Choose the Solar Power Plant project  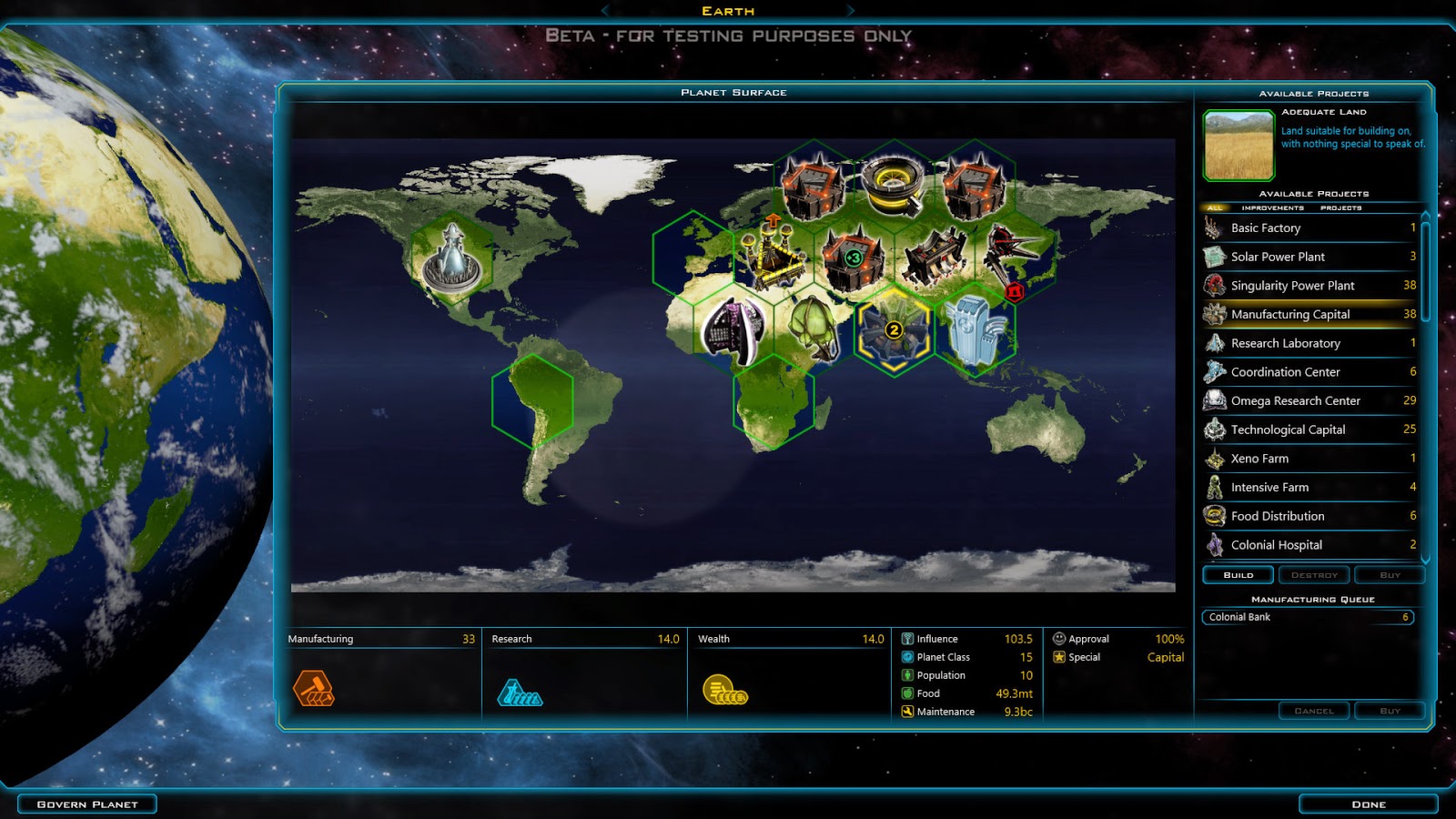tap(1310, 258)
